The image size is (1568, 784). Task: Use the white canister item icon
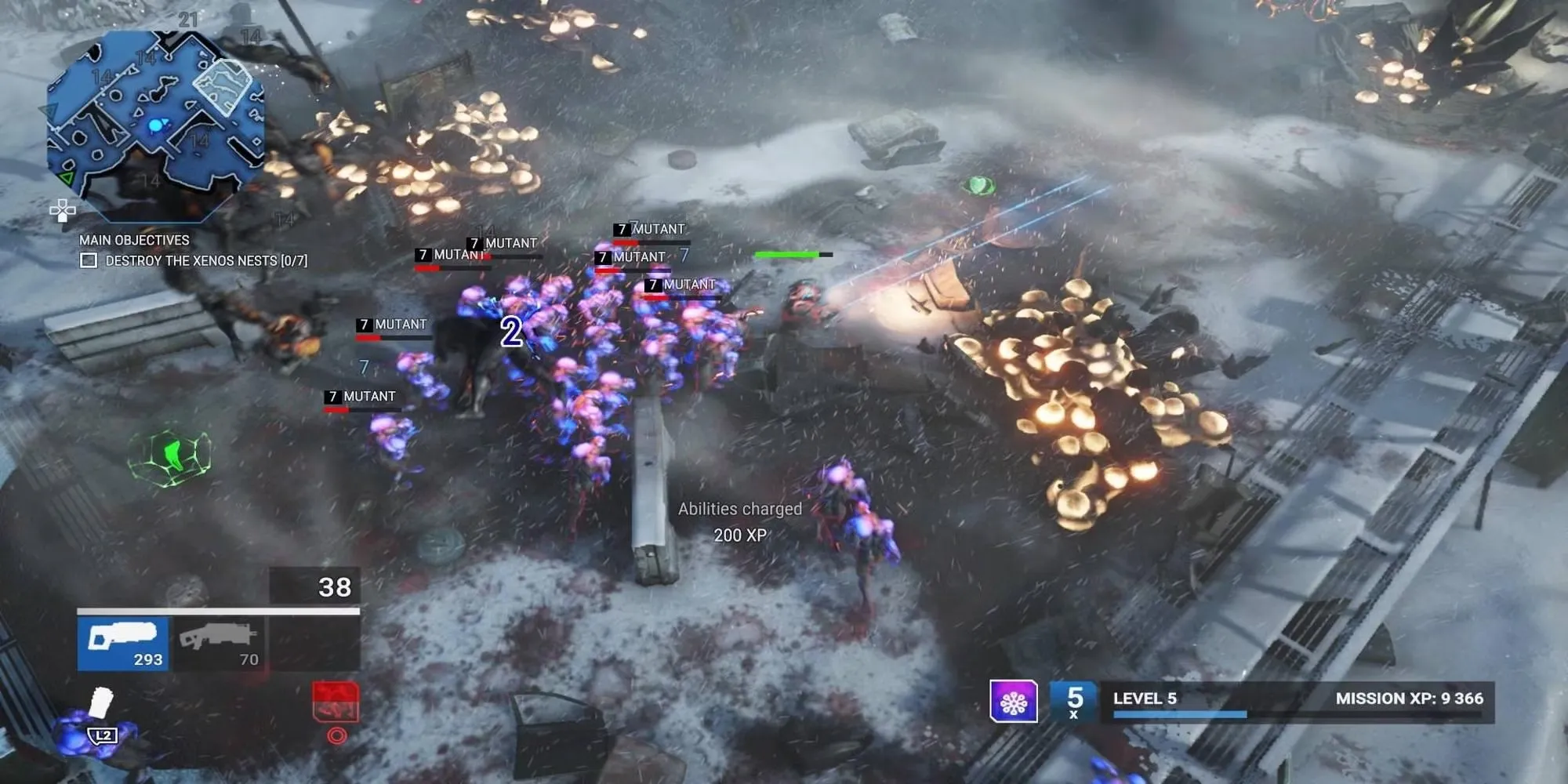(x=100, y=702)
